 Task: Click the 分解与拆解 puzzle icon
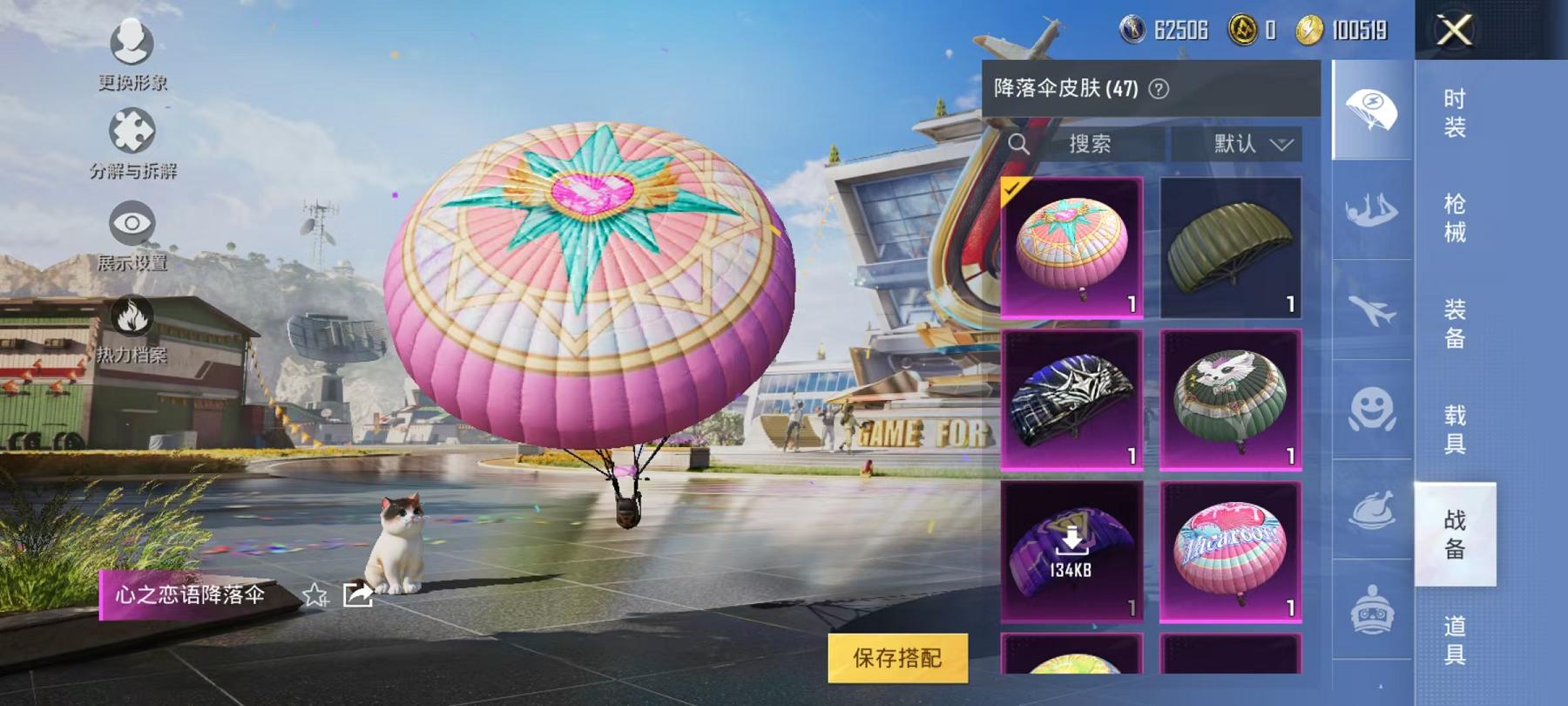[x=131, y=128]
